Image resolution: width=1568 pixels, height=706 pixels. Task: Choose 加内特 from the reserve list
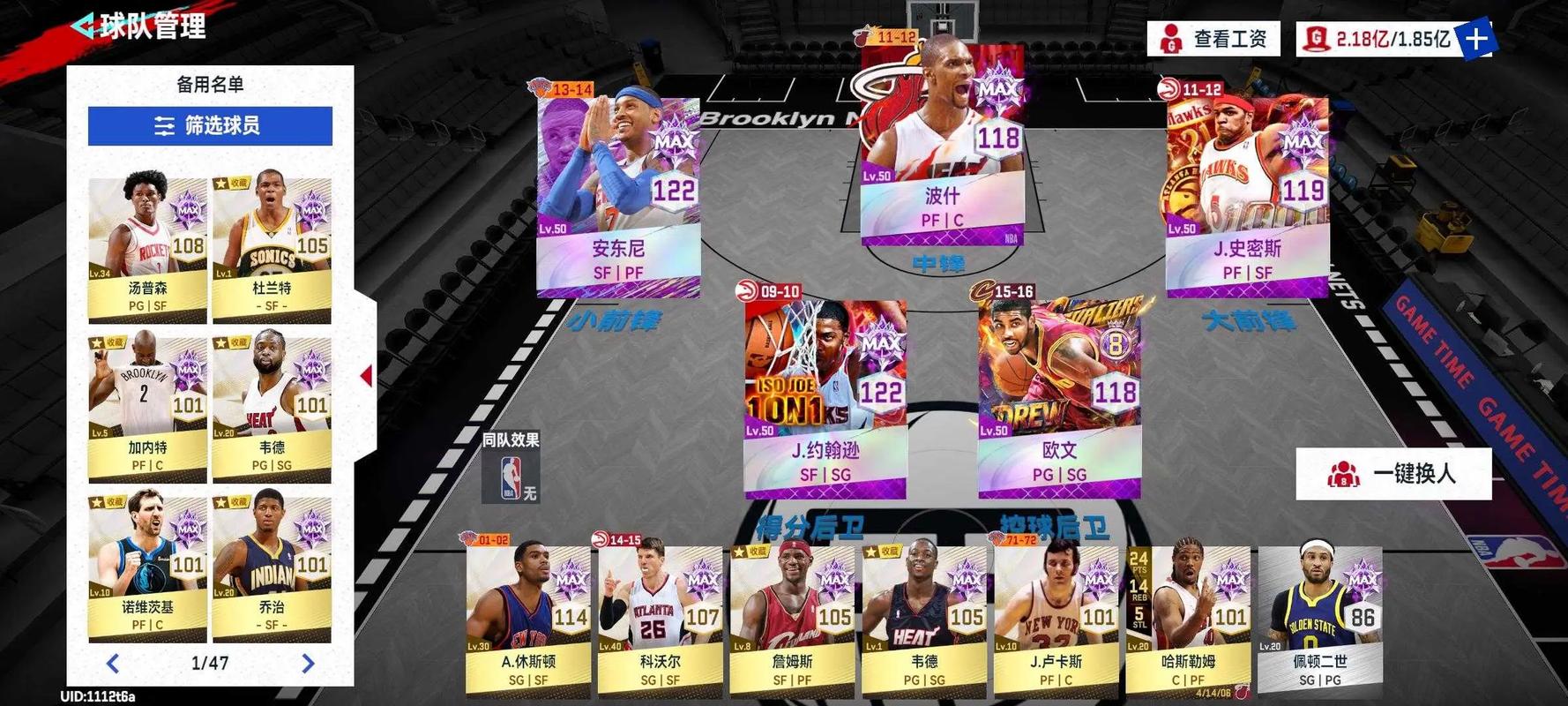(x=147, y=408)
